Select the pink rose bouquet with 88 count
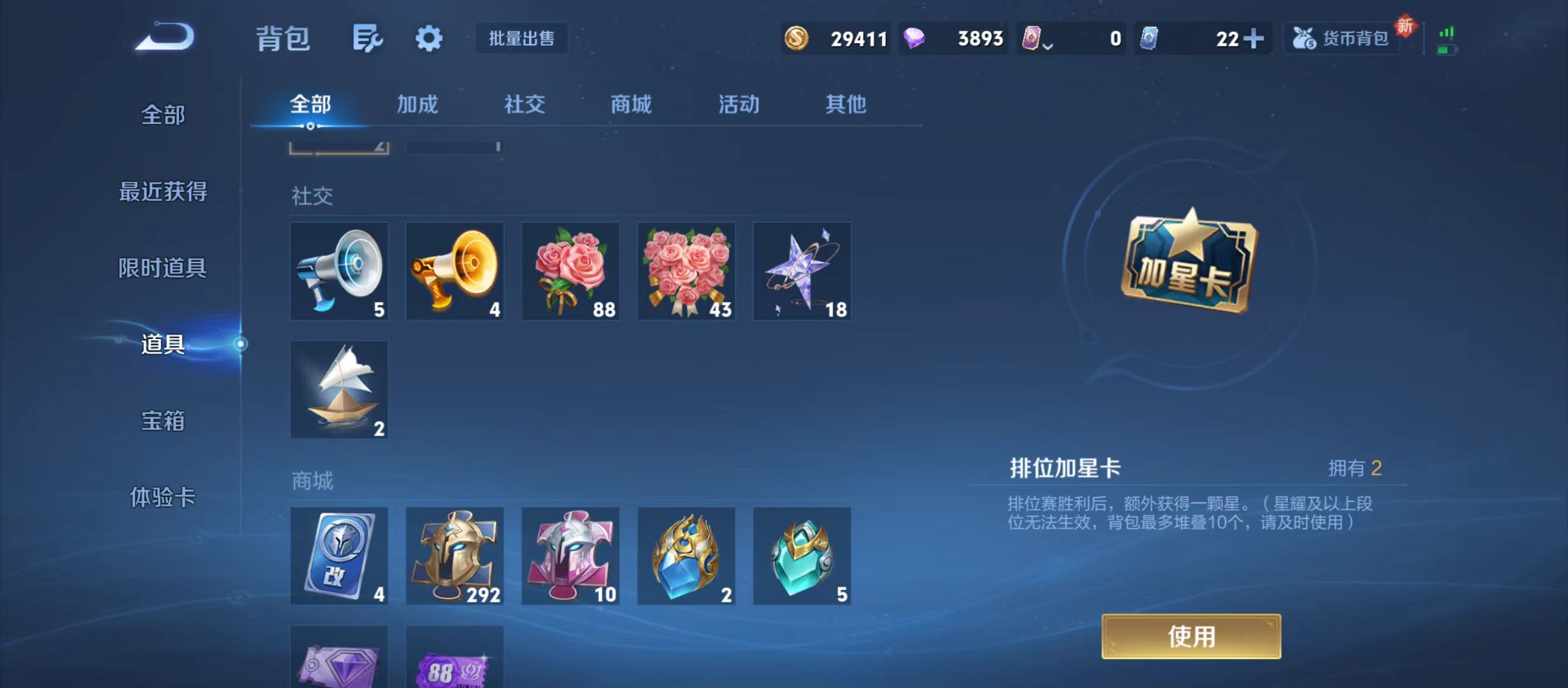The image size is (1568, 688). tap(570, 271)
